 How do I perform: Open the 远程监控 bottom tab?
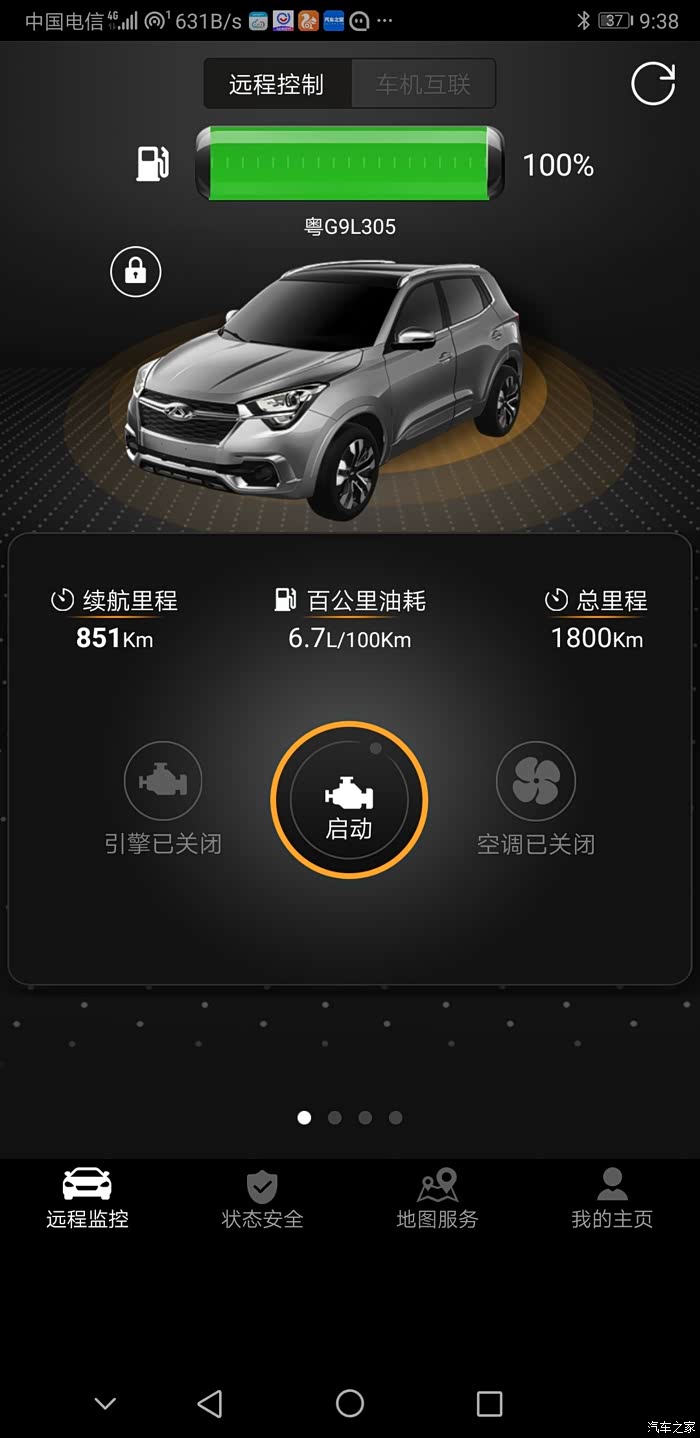87,1198
